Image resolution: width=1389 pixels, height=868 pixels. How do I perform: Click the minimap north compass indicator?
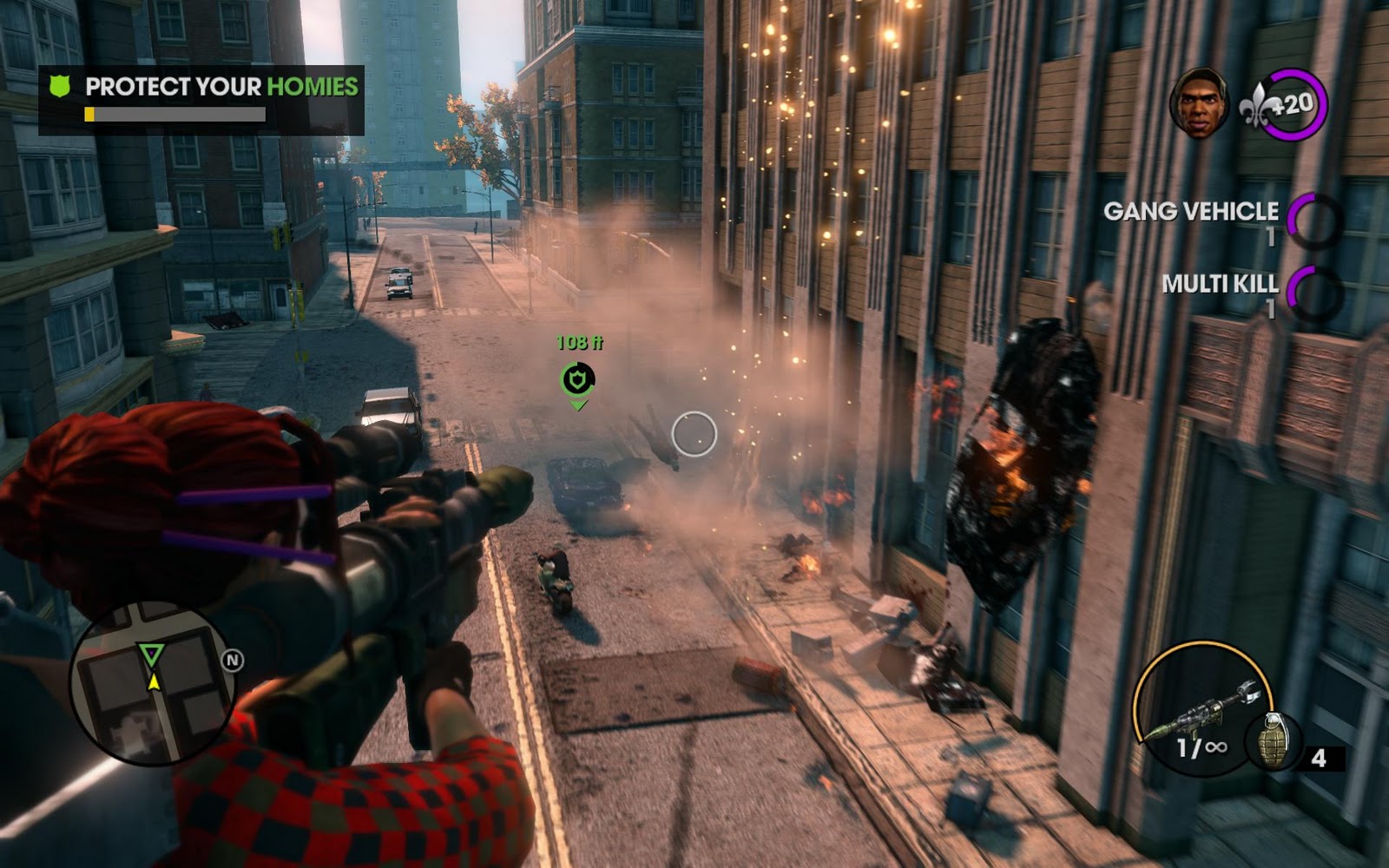232,661
